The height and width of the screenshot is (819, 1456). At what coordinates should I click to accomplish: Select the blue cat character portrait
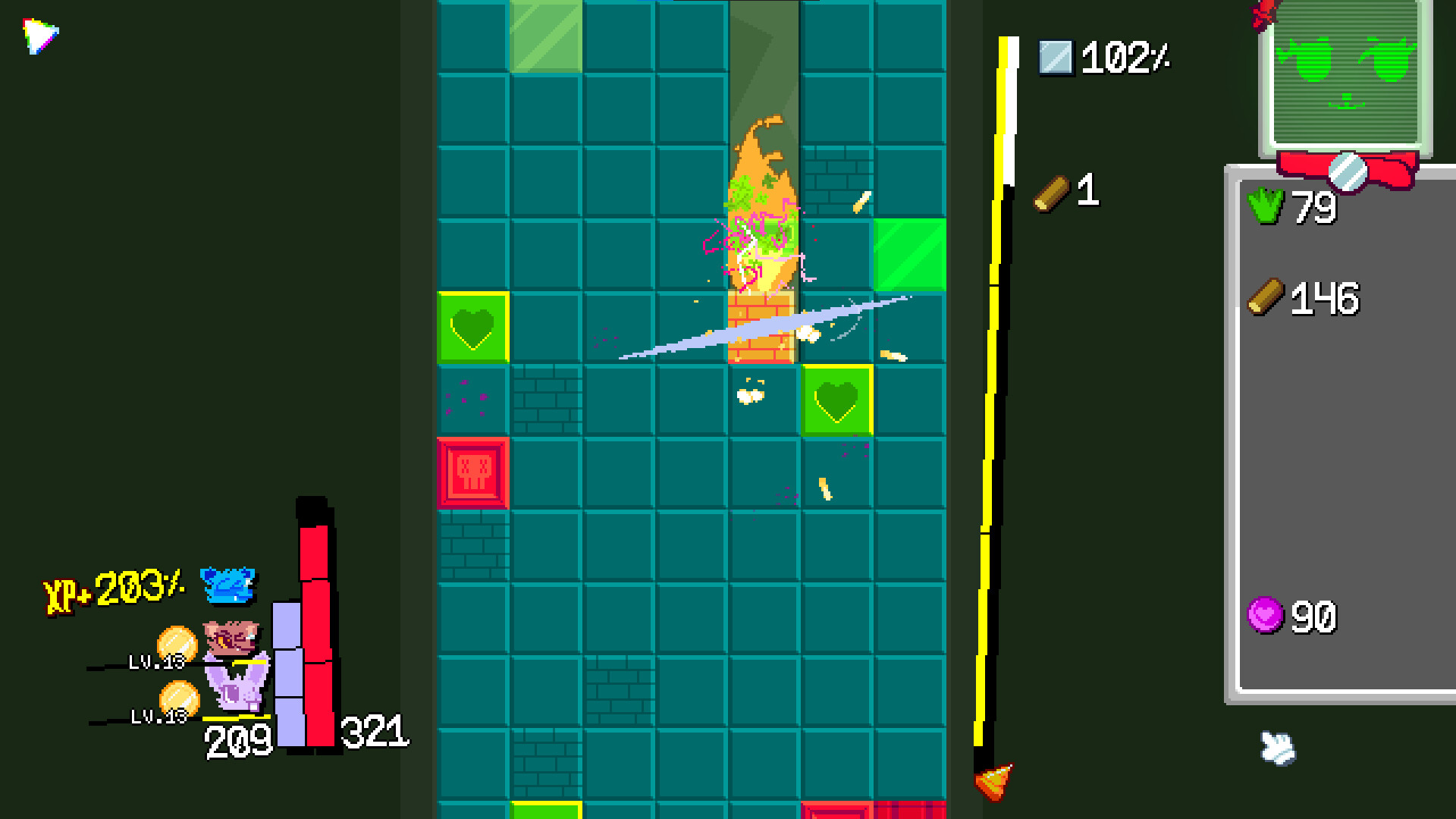[x=227, y=585]
